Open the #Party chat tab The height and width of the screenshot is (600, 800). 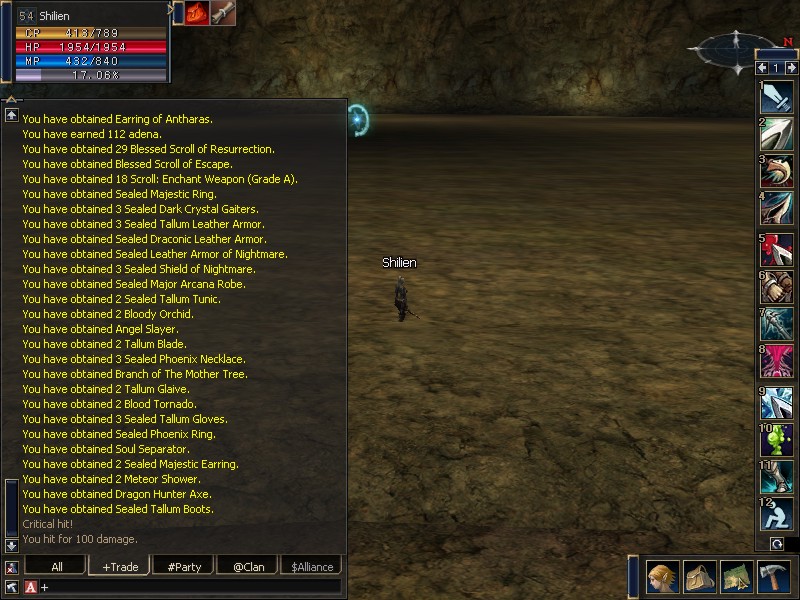(183, 566)
